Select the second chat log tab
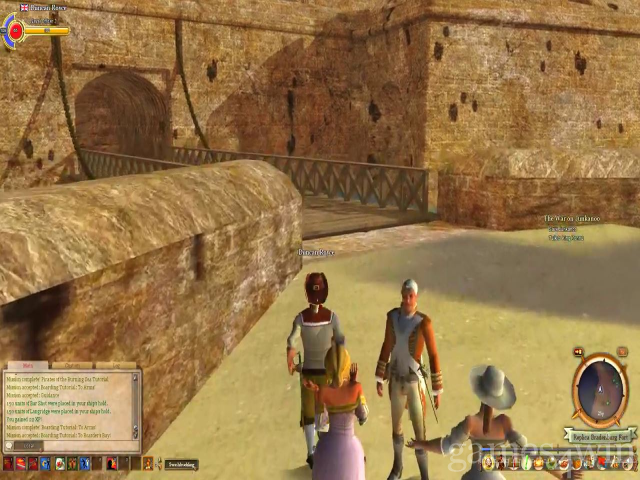This screenshot has width=640, height=480. coord(70,366)
